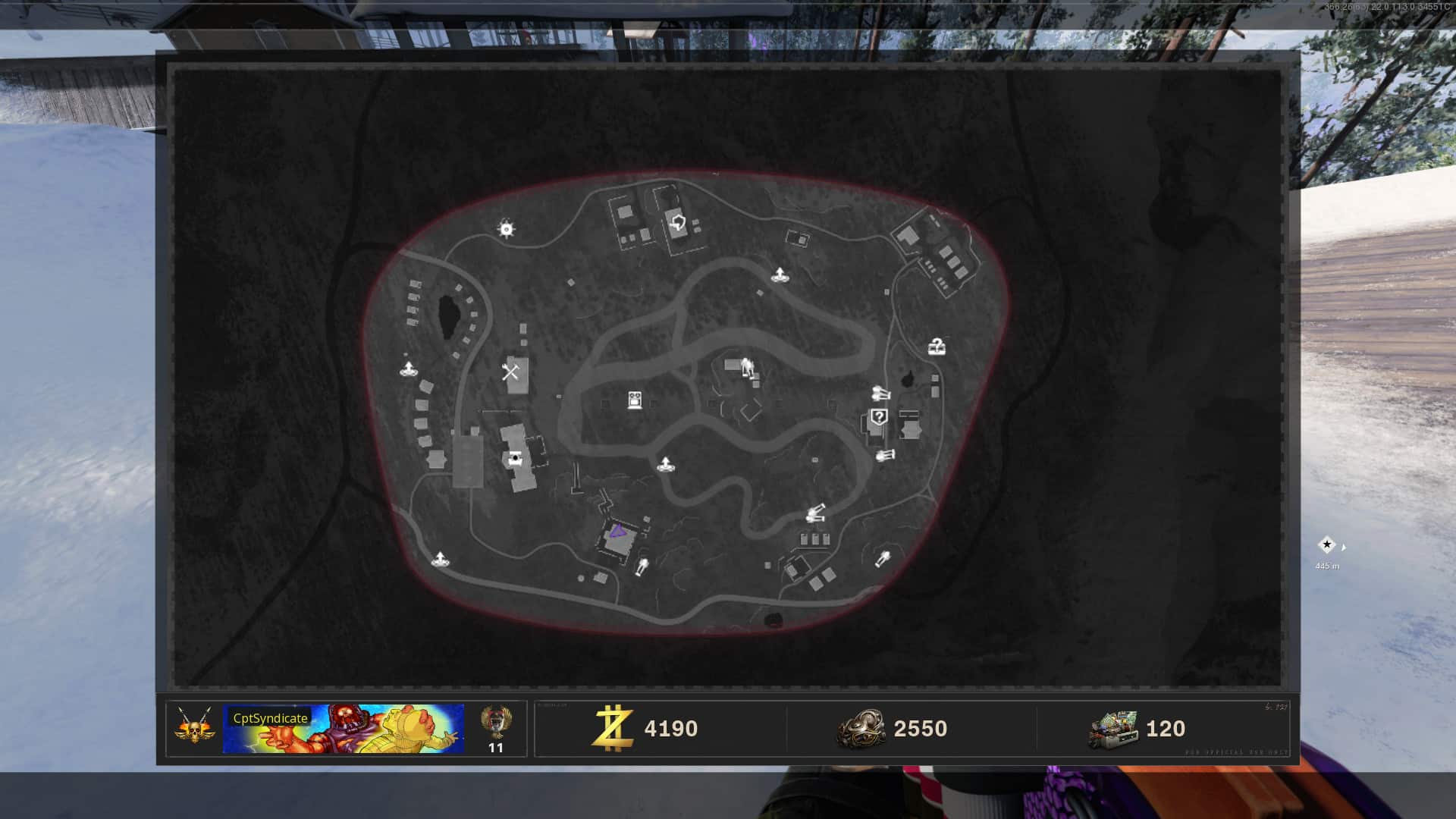
Task: Click the mystery box question-mark crate marker
Action: [937, 347]
